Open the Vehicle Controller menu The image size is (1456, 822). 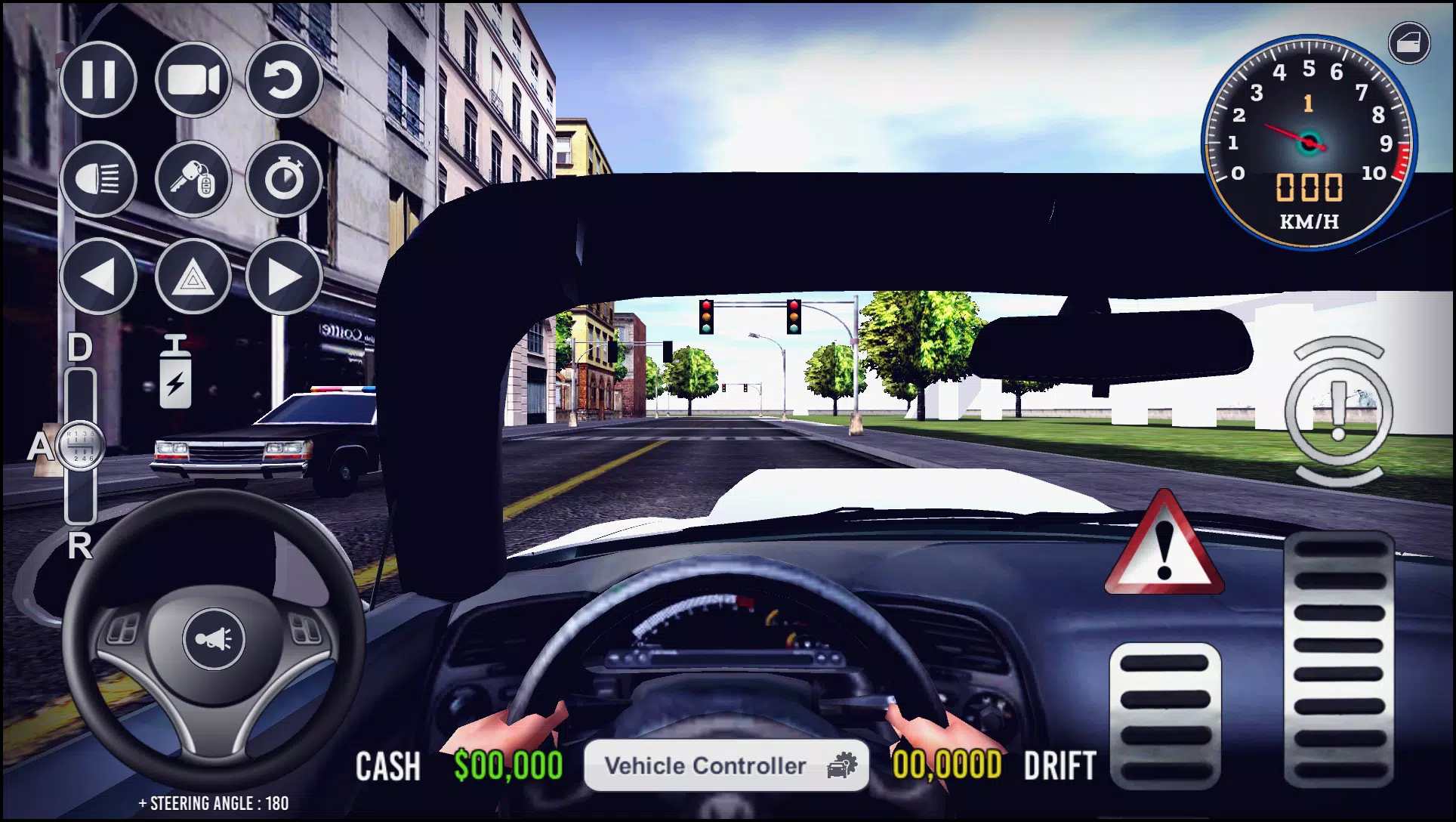click(x=726, y=765)
